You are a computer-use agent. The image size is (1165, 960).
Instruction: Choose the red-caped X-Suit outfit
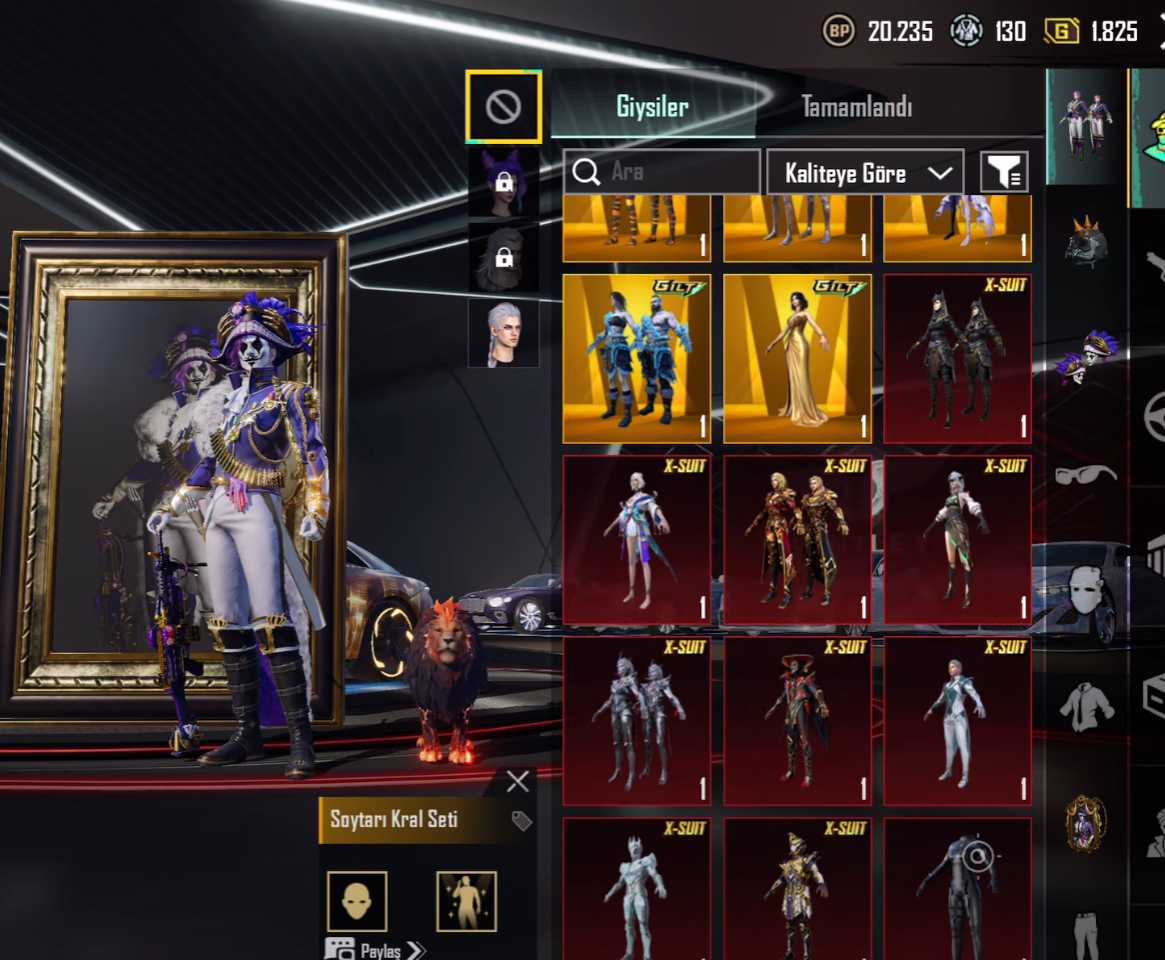797,720
